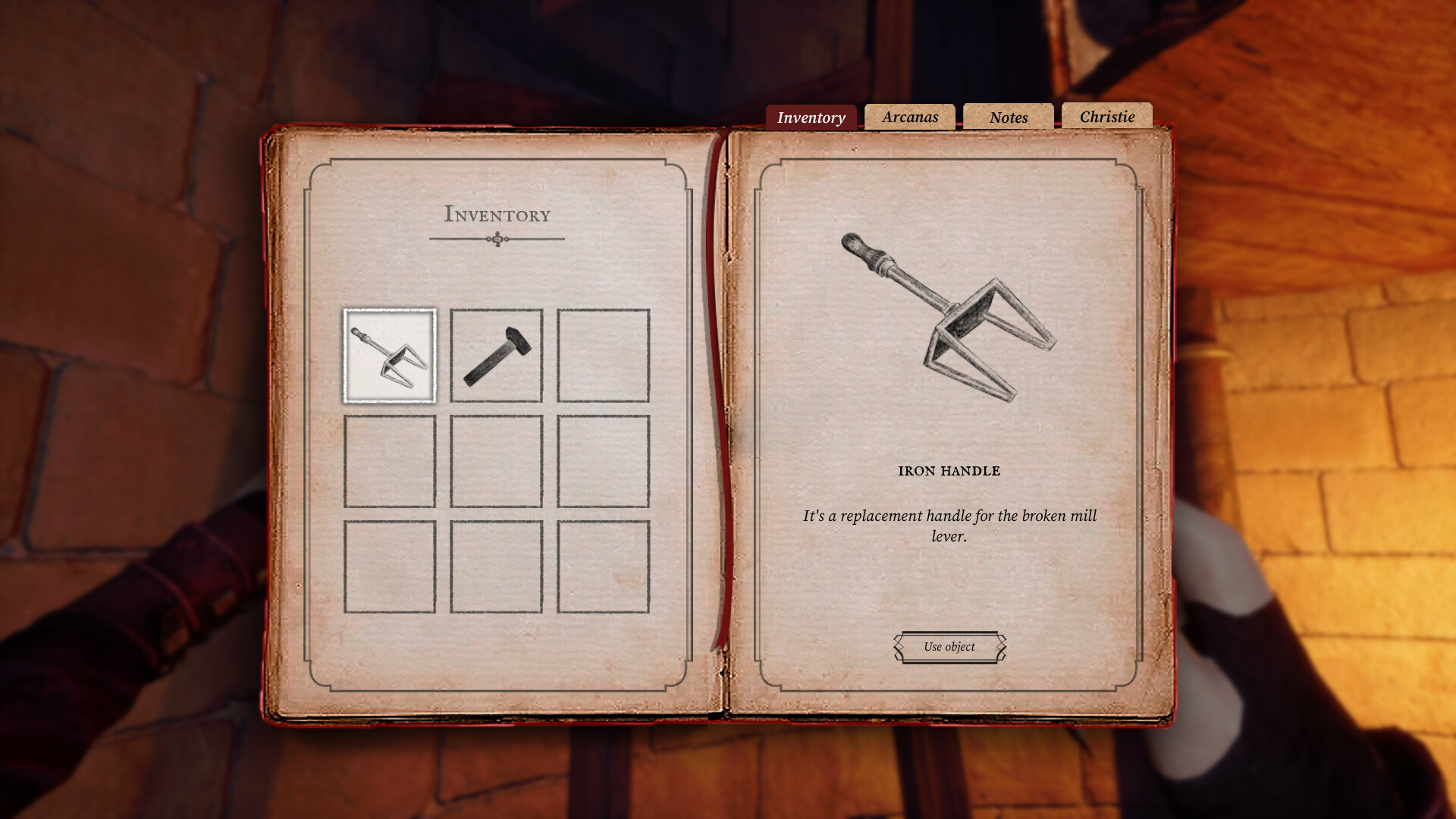
Task: Click the first empty slot in row two
Action: 389,462
